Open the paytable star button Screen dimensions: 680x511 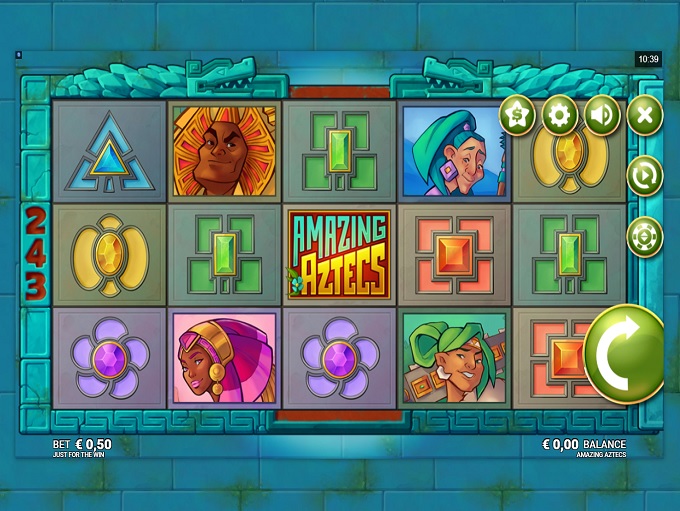517,116
